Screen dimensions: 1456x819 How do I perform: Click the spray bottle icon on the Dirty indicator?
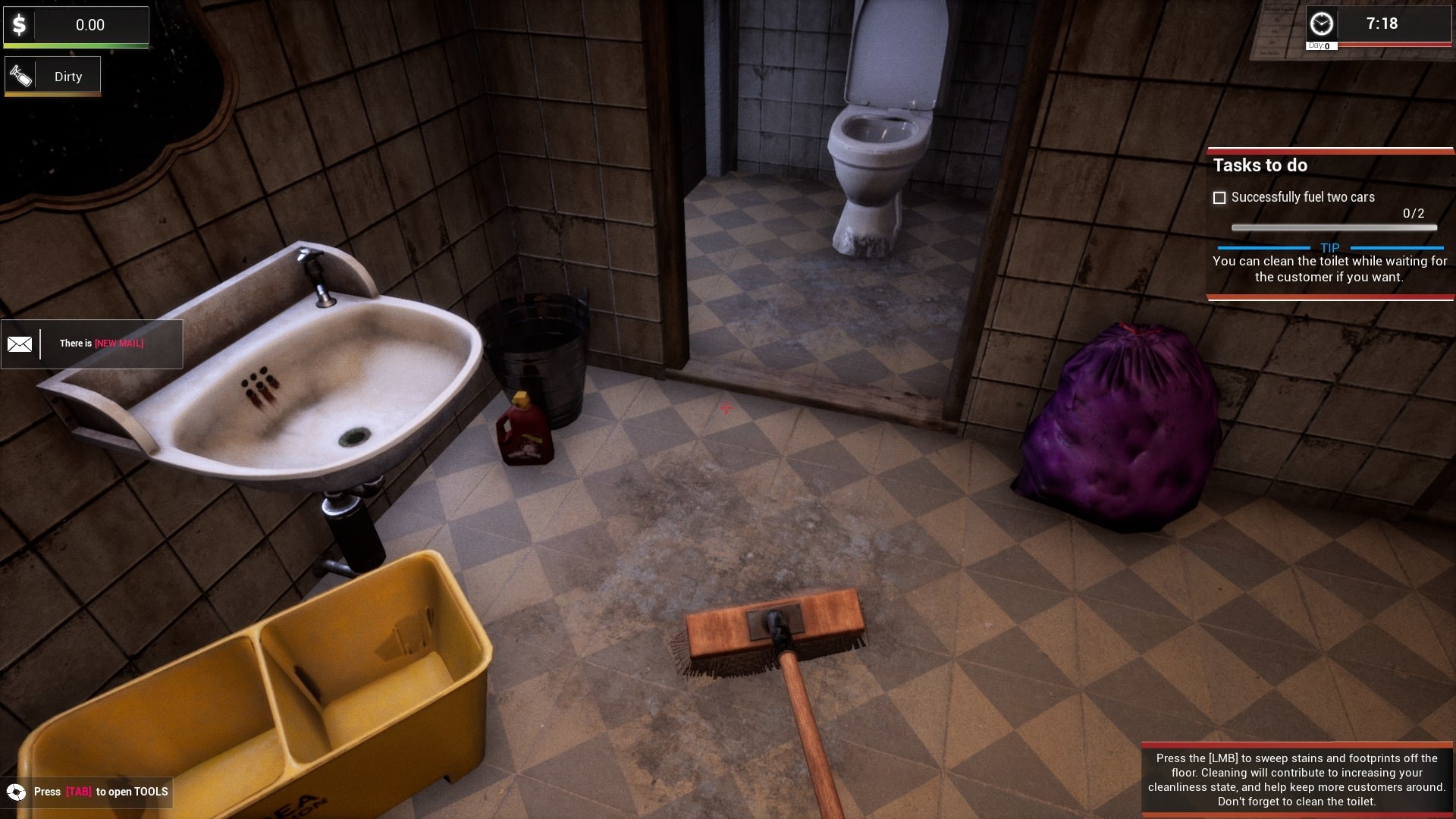(20, 75)
